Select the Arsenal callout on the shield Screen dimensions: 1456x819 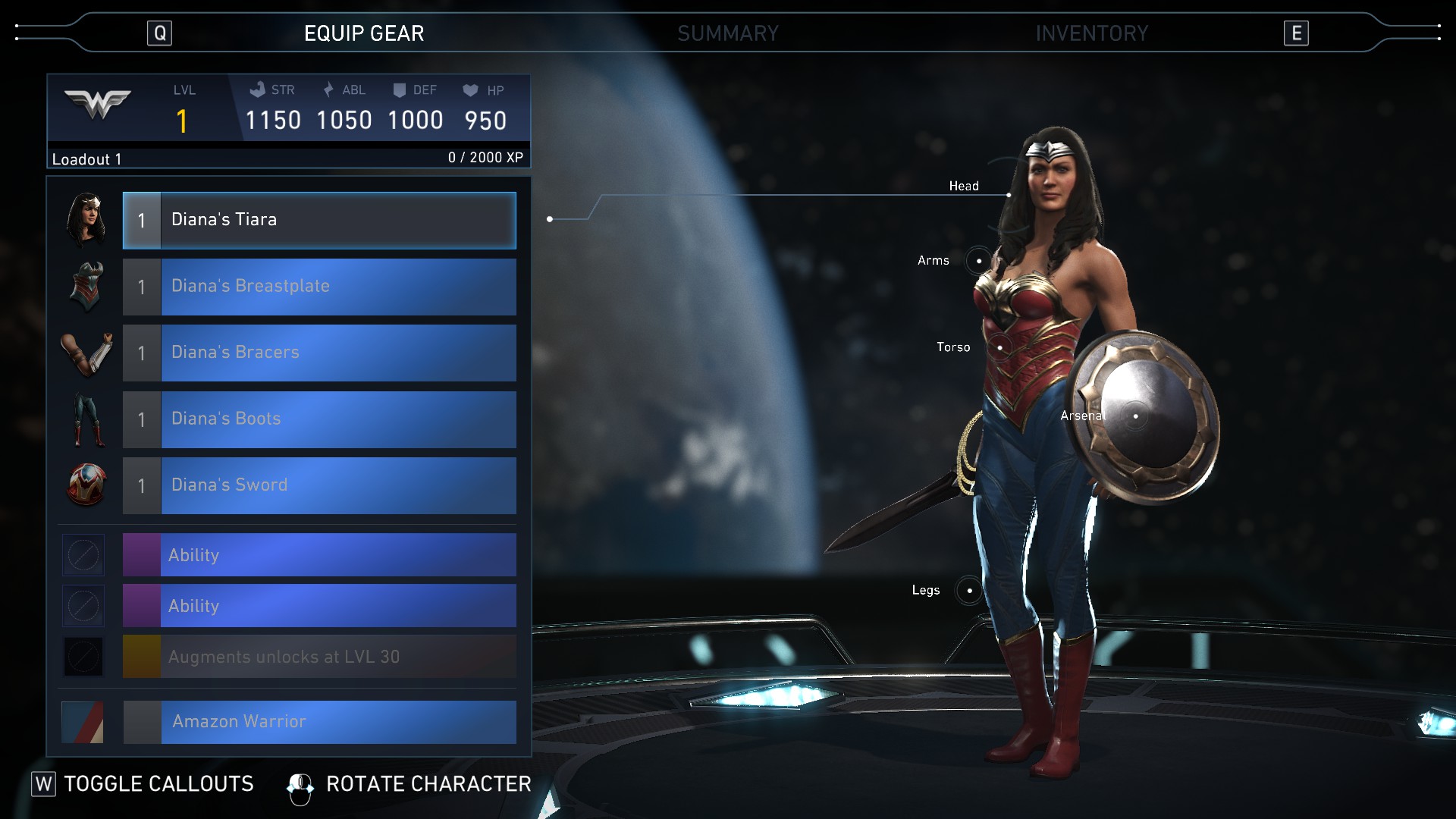(x=1134, y=416)
